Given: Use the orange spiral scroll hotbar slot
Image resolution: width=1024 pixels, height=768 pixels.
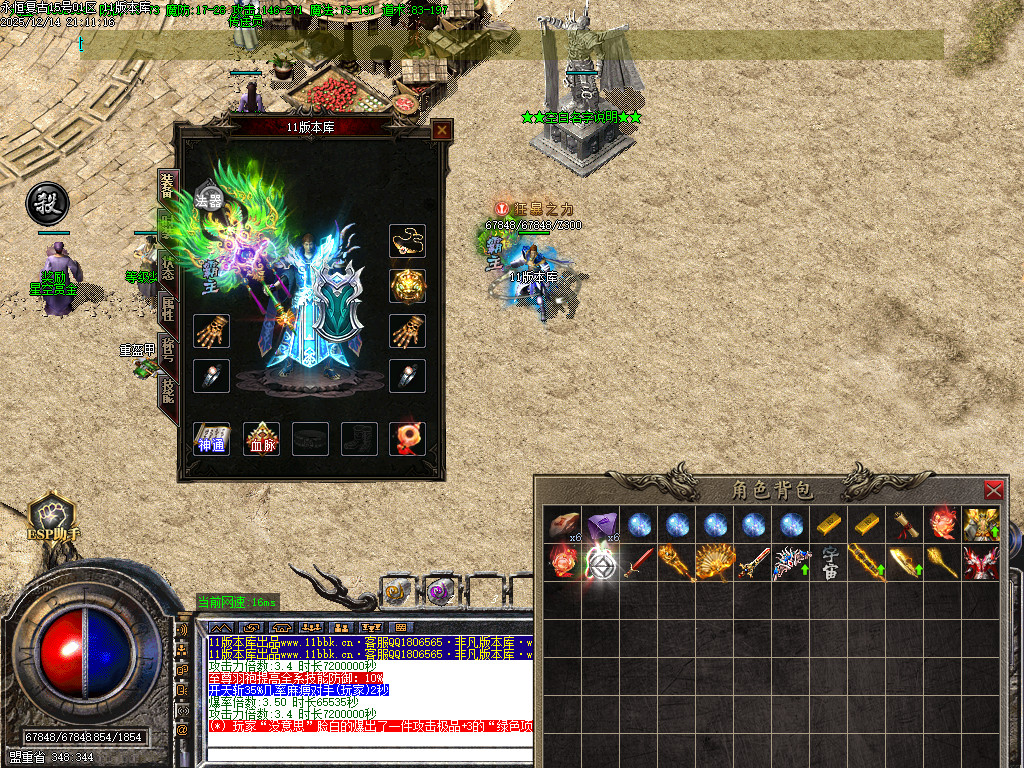Looking at the screenshot, I should (398, 592).
